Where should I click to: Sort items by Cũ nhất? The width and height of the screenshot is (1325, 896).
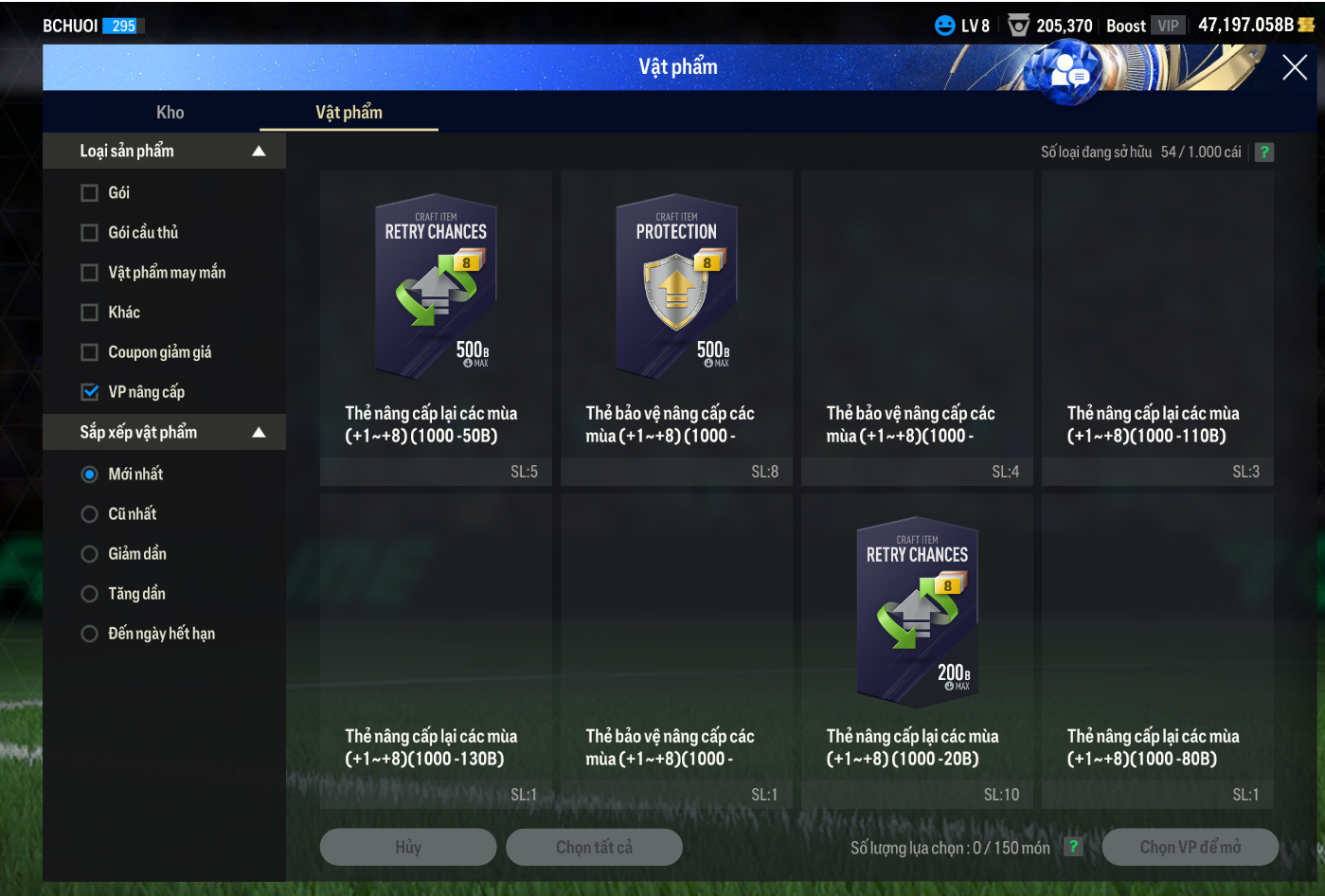click(x=90, y=514)
